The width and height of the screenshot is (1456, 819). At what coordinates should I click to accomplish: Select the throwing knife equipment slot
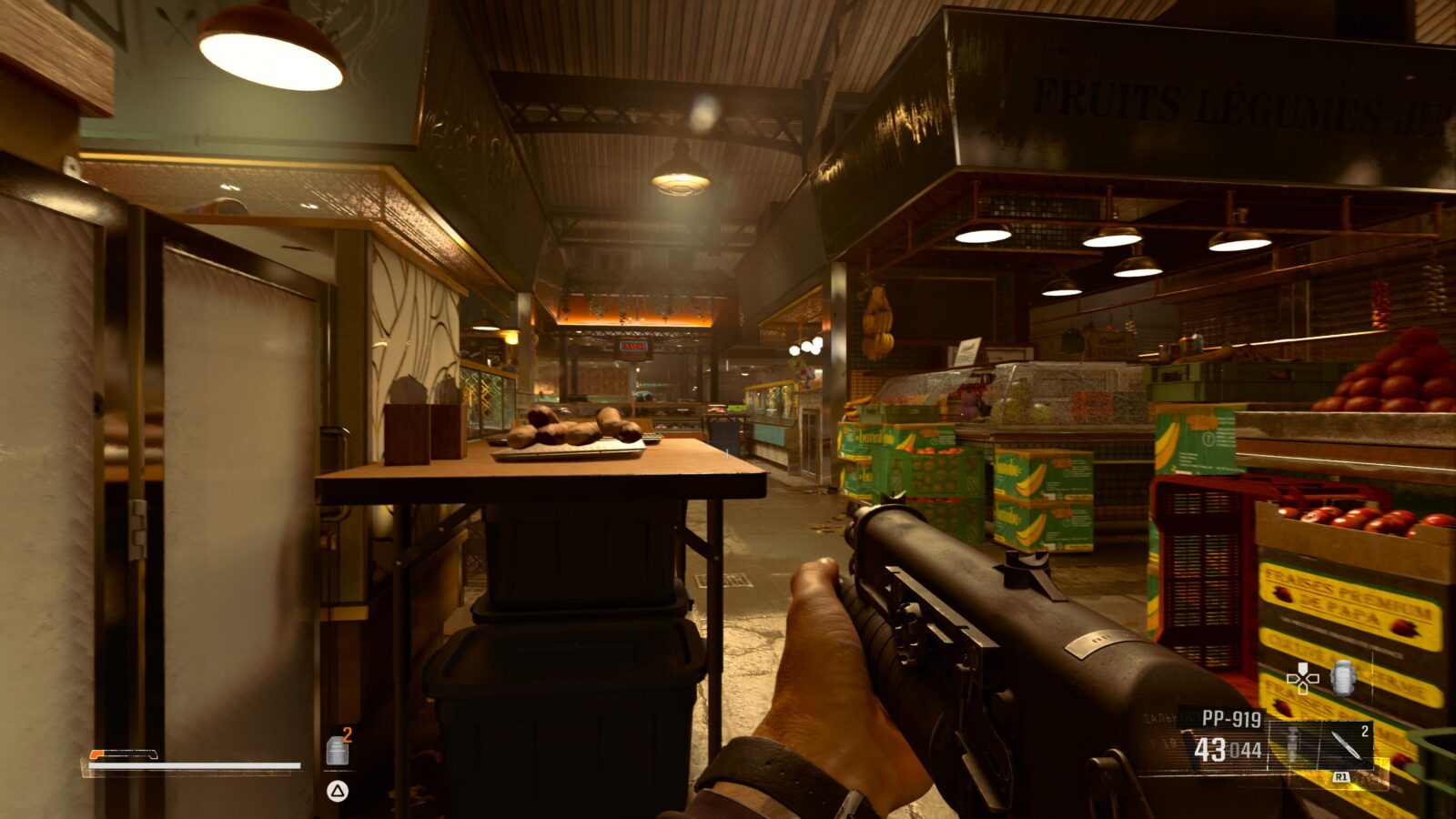click(1347, 745)
